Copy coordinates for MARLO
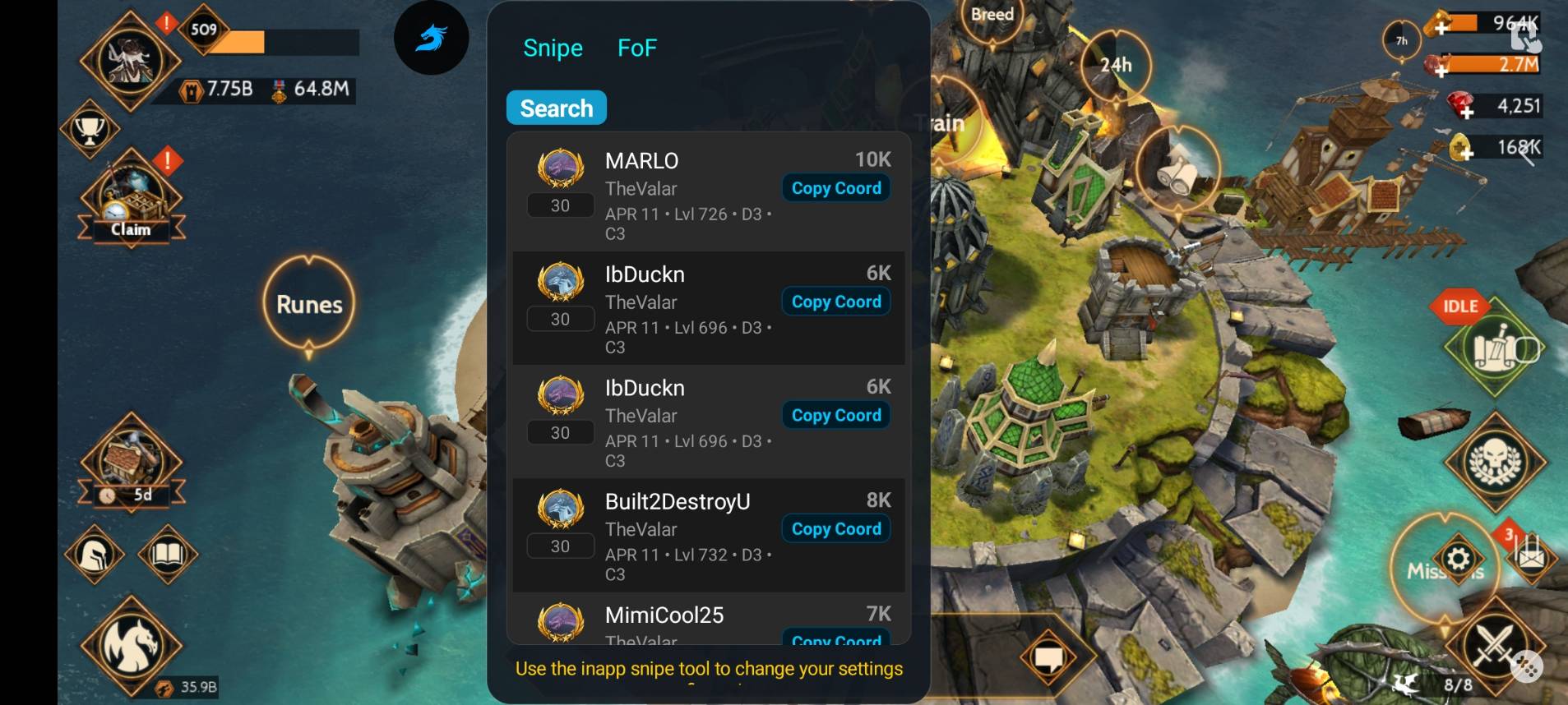This screenshot has width=1568, height=705. pyautogui.click(x=835, y=188)
